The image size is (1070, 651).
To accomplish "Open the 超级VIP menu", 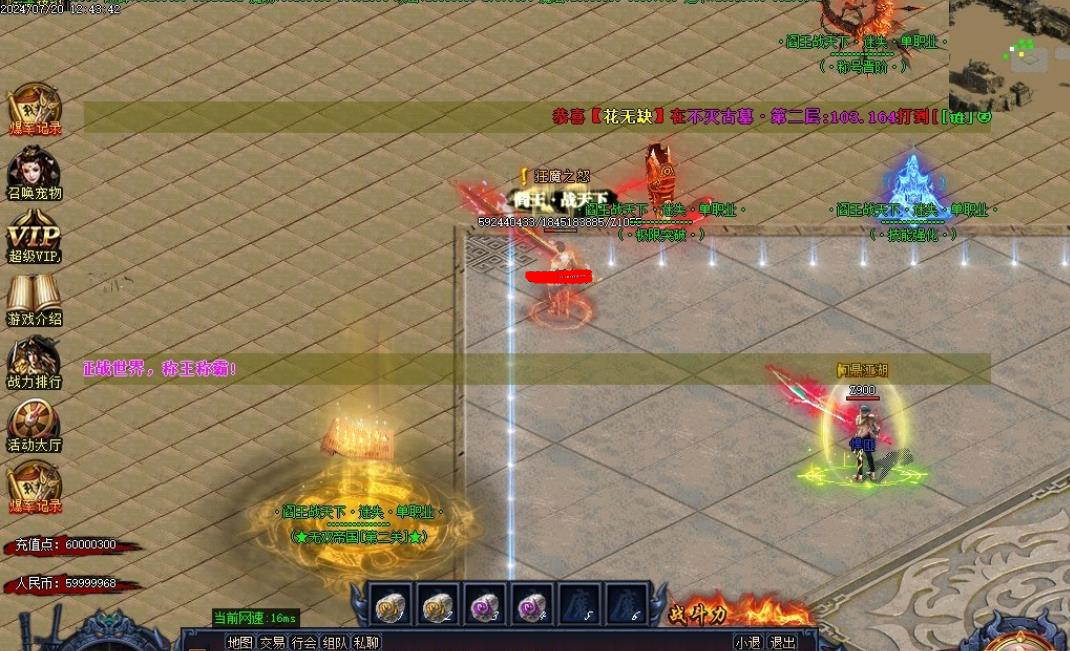I will [x=34, y=240].
